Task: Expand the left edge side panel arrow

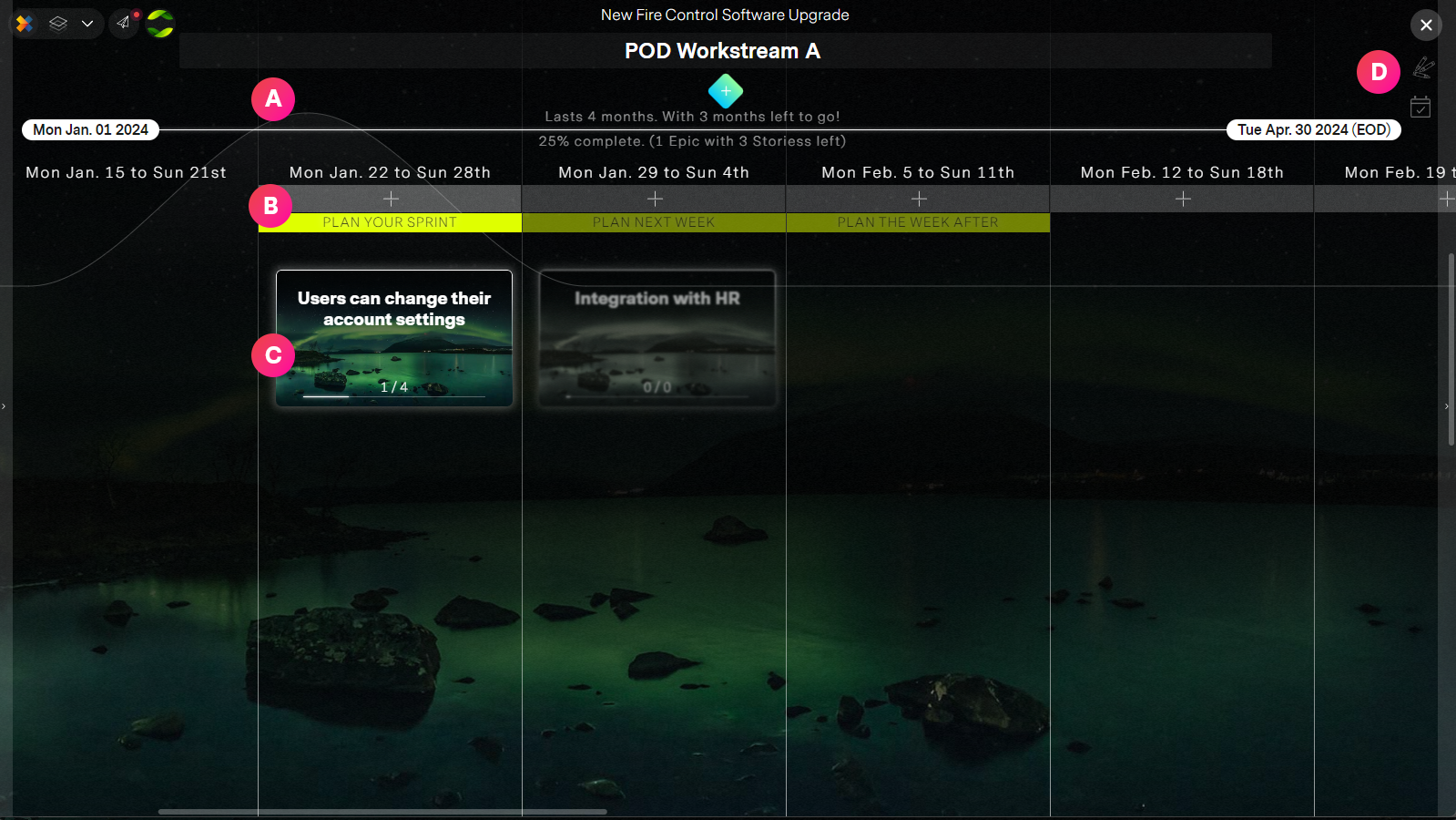Action: click(x=4, y=407)
